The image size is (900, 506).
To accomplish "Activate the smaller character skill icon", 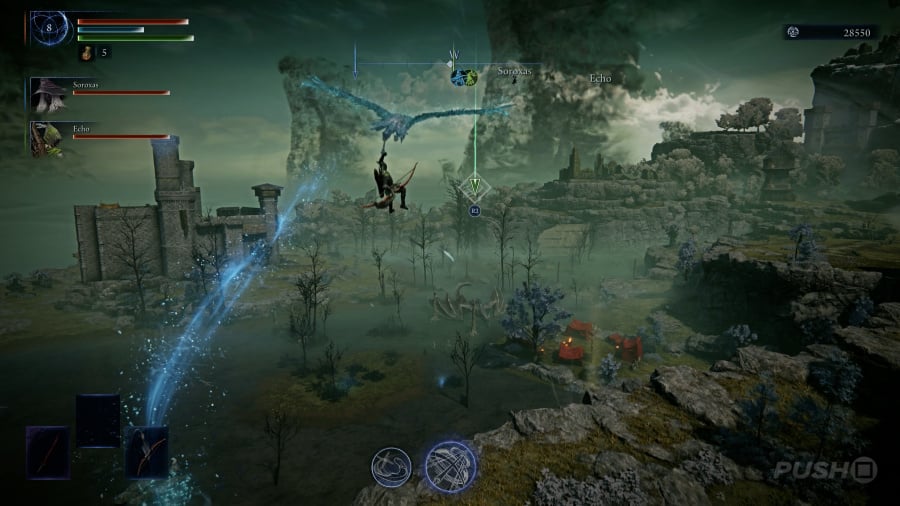I will [x=391, y=467].
